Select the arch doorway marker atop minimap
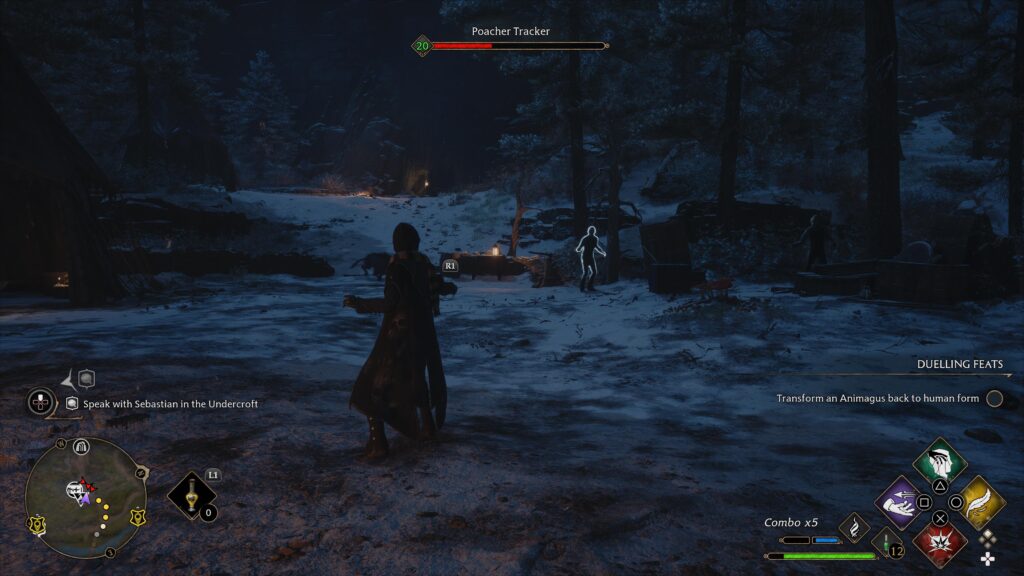The image size is (1024, 576). 82,446
